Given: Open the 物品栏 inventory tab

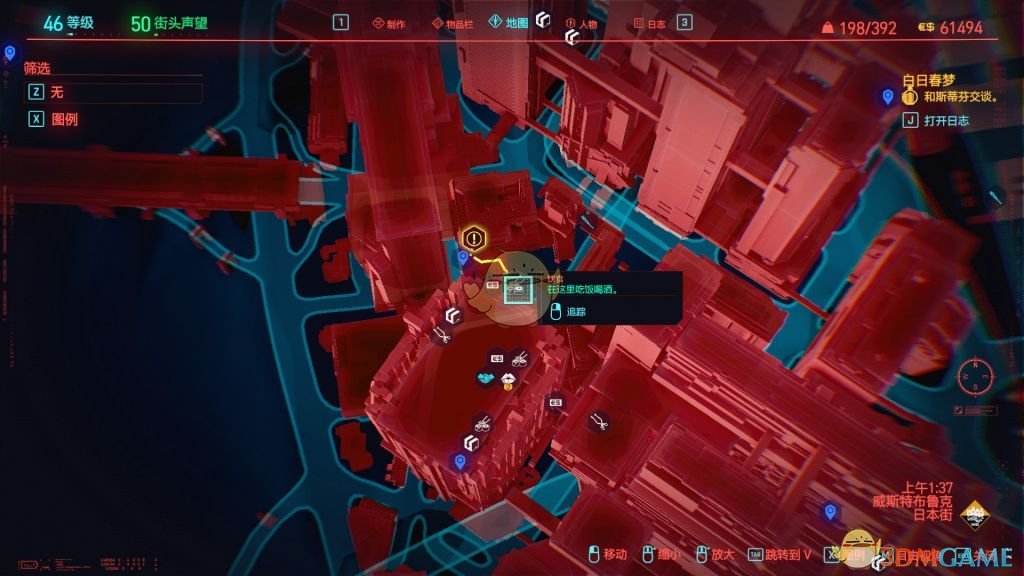Looking at the screenshot, I should point(452,23).
